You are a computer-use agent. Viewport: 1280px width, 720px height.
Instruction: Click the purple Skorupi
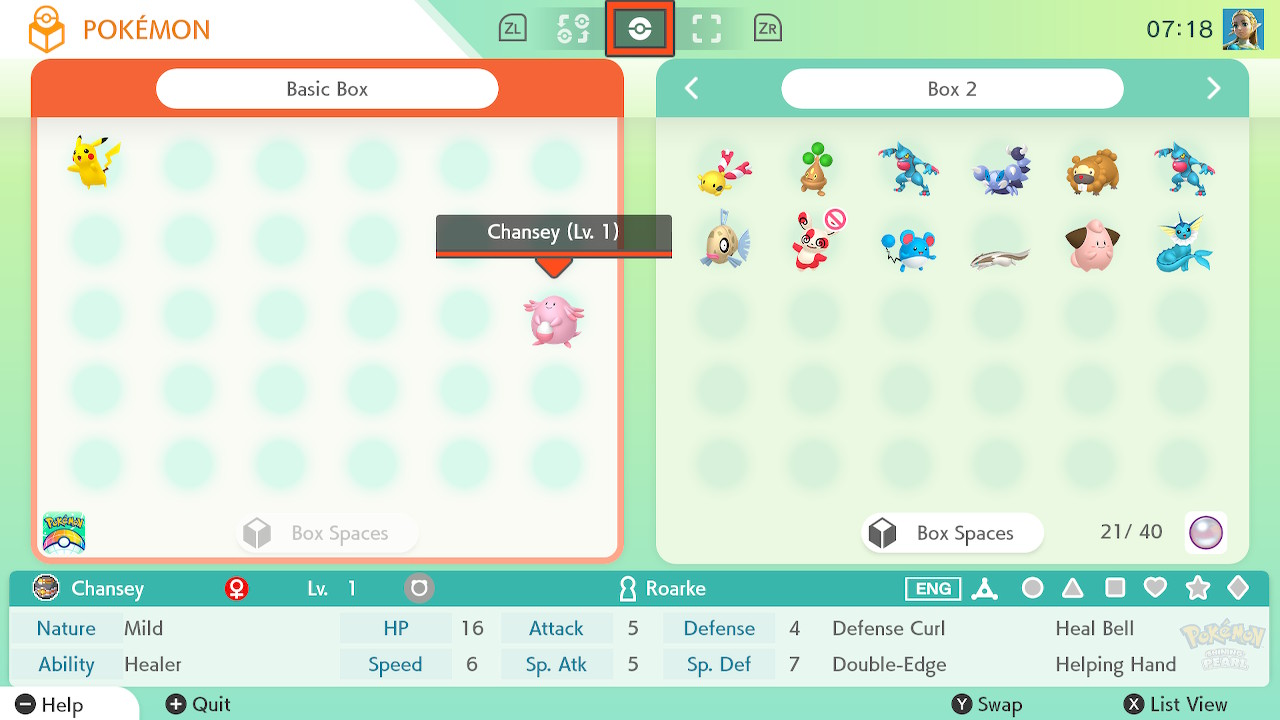click(x=999, y=170)
